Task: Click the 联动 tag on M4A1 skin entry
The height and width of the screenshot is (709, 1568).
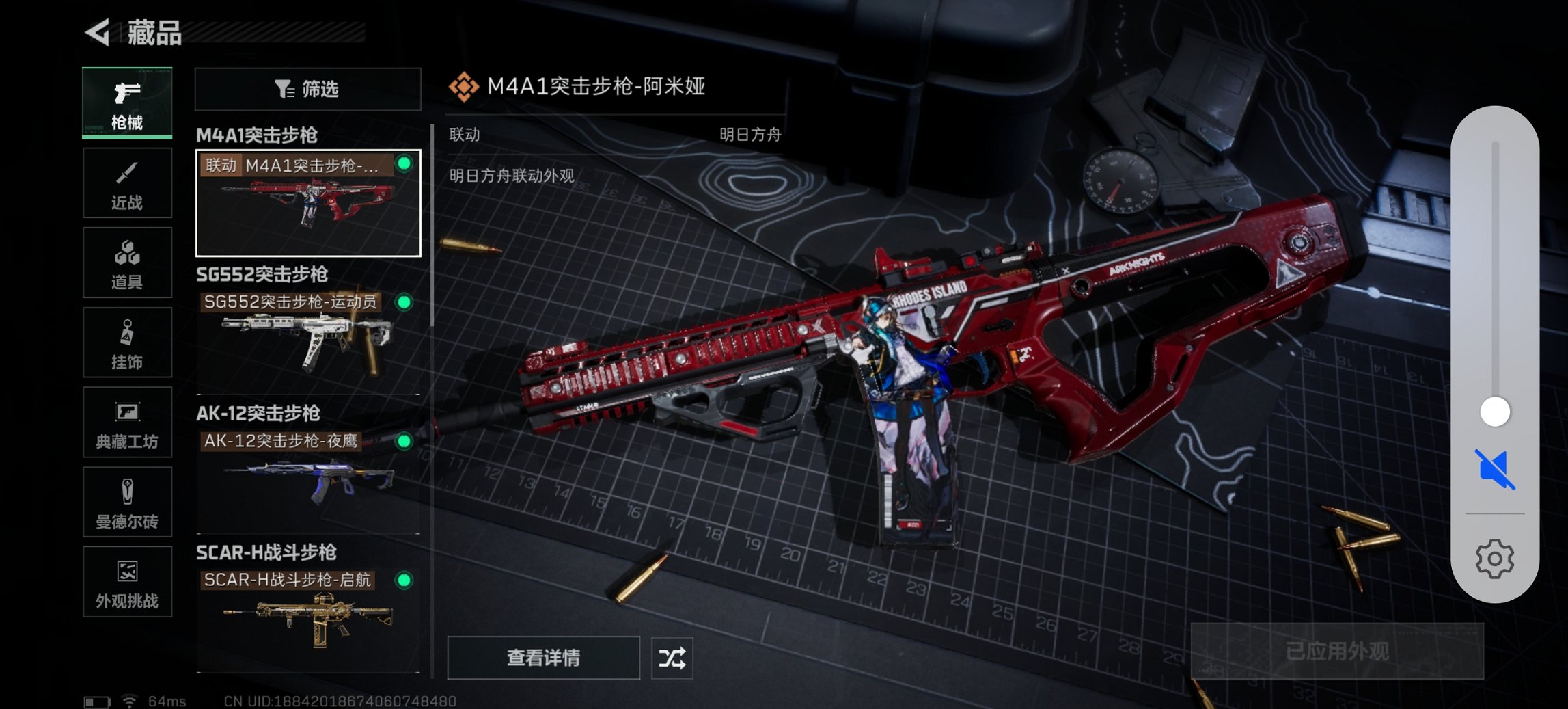Action: coord(223,165)
